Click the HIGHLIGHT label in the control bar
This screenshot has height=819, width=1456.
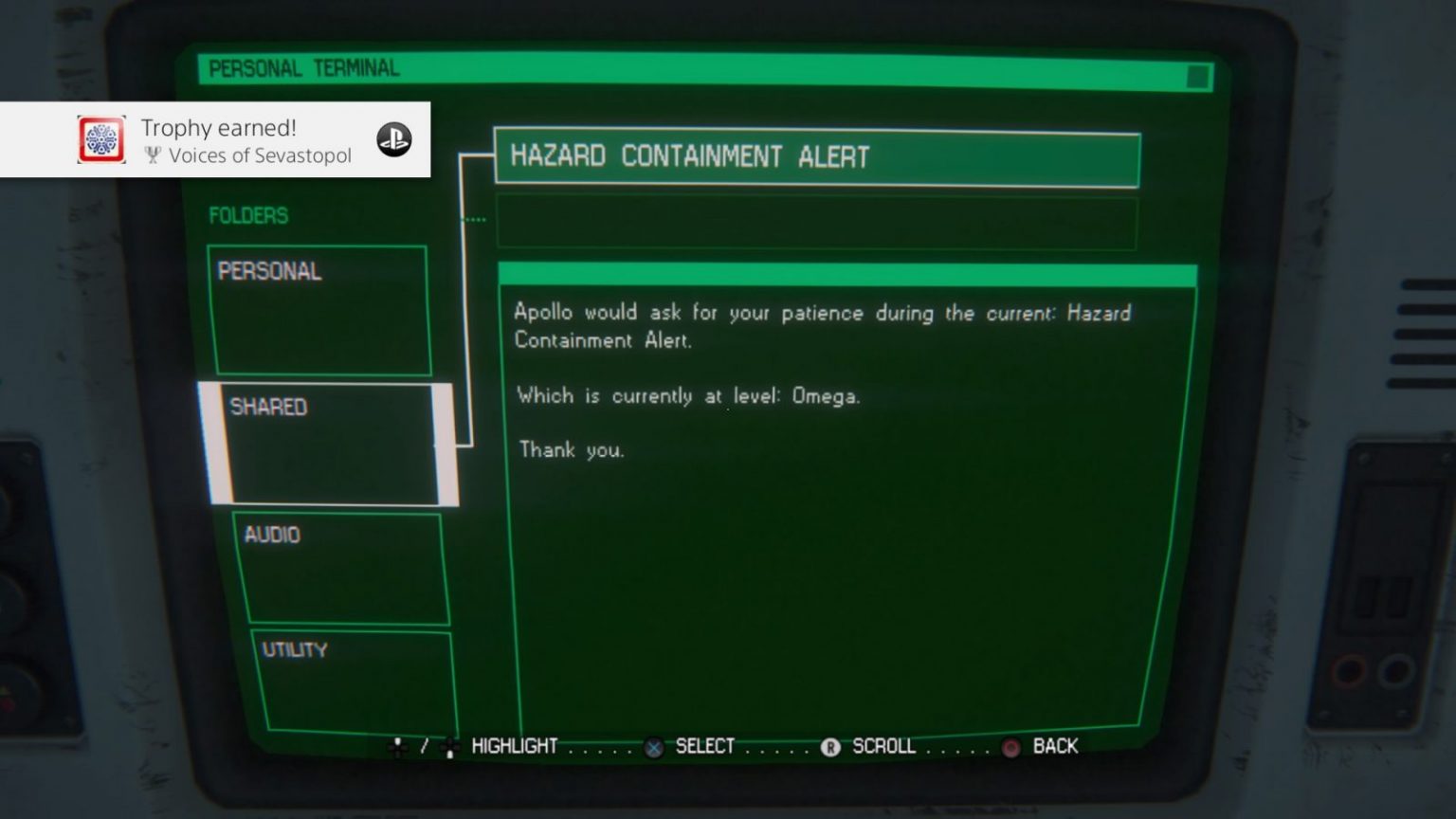pyautogui.click(x=514, y=747)
